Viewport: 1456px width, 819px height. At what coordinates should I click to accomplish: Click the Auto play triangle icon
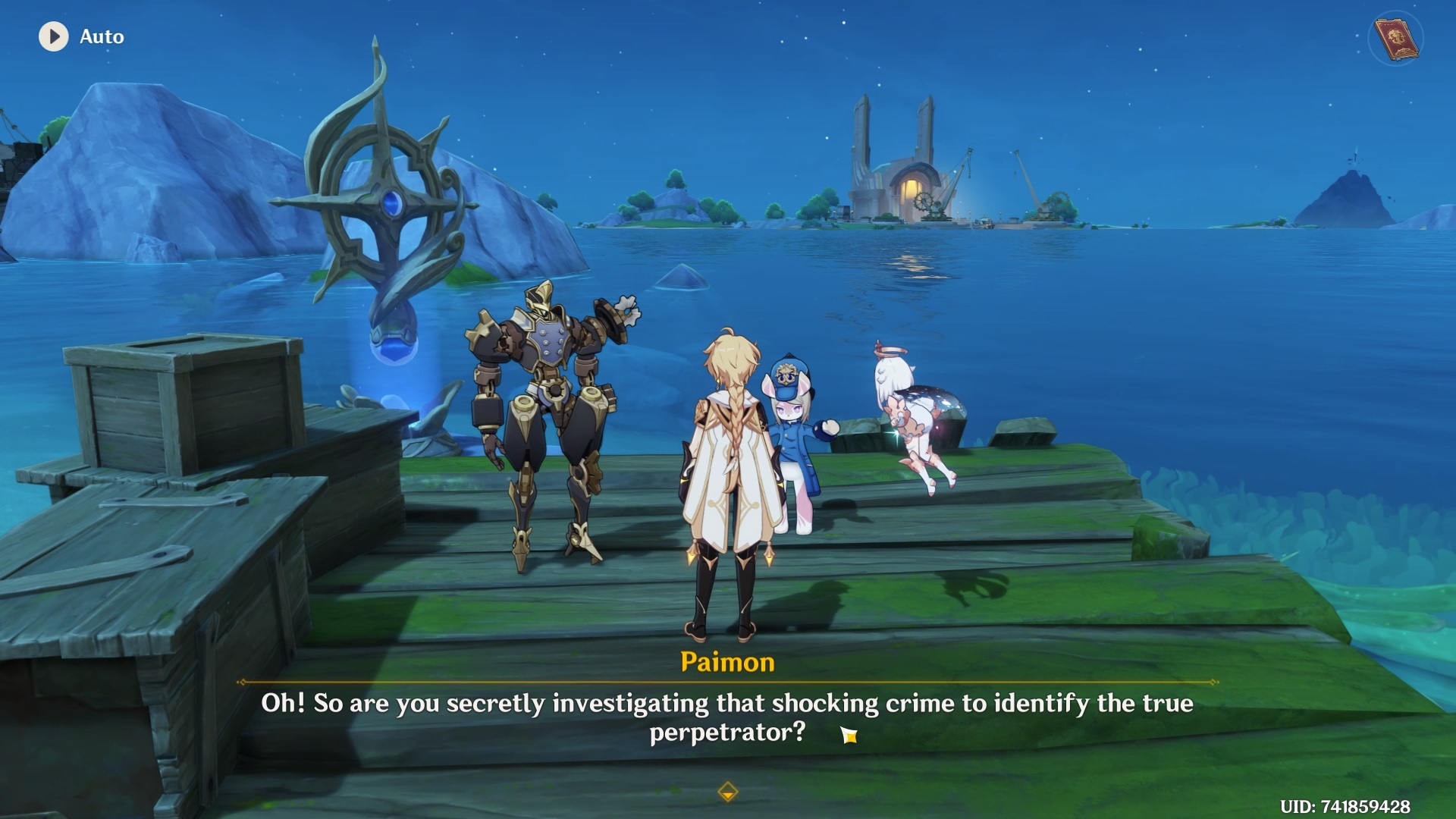52,36
